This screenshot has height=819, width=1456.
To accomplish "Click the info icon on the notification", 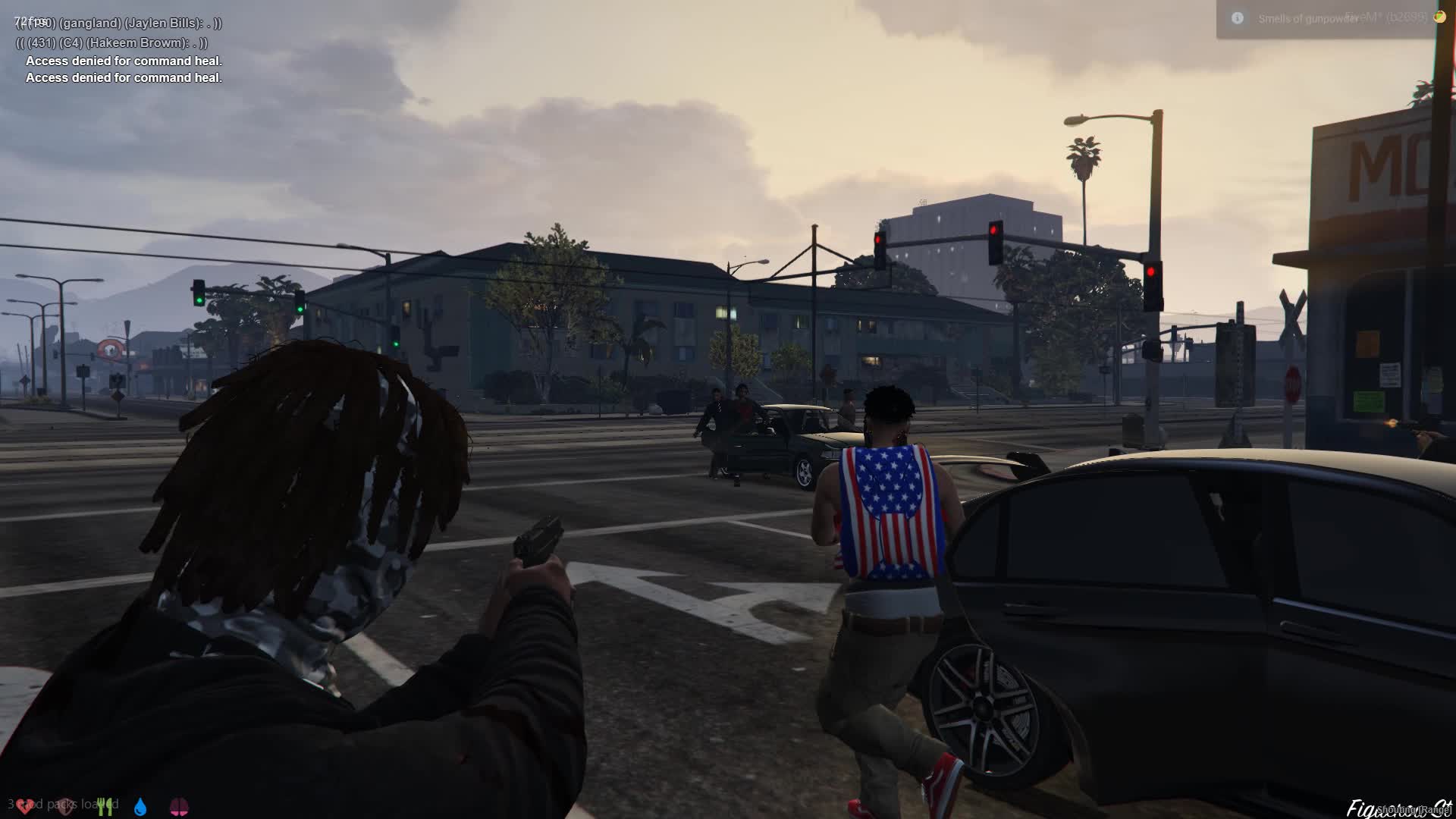I will [1238, 18].
